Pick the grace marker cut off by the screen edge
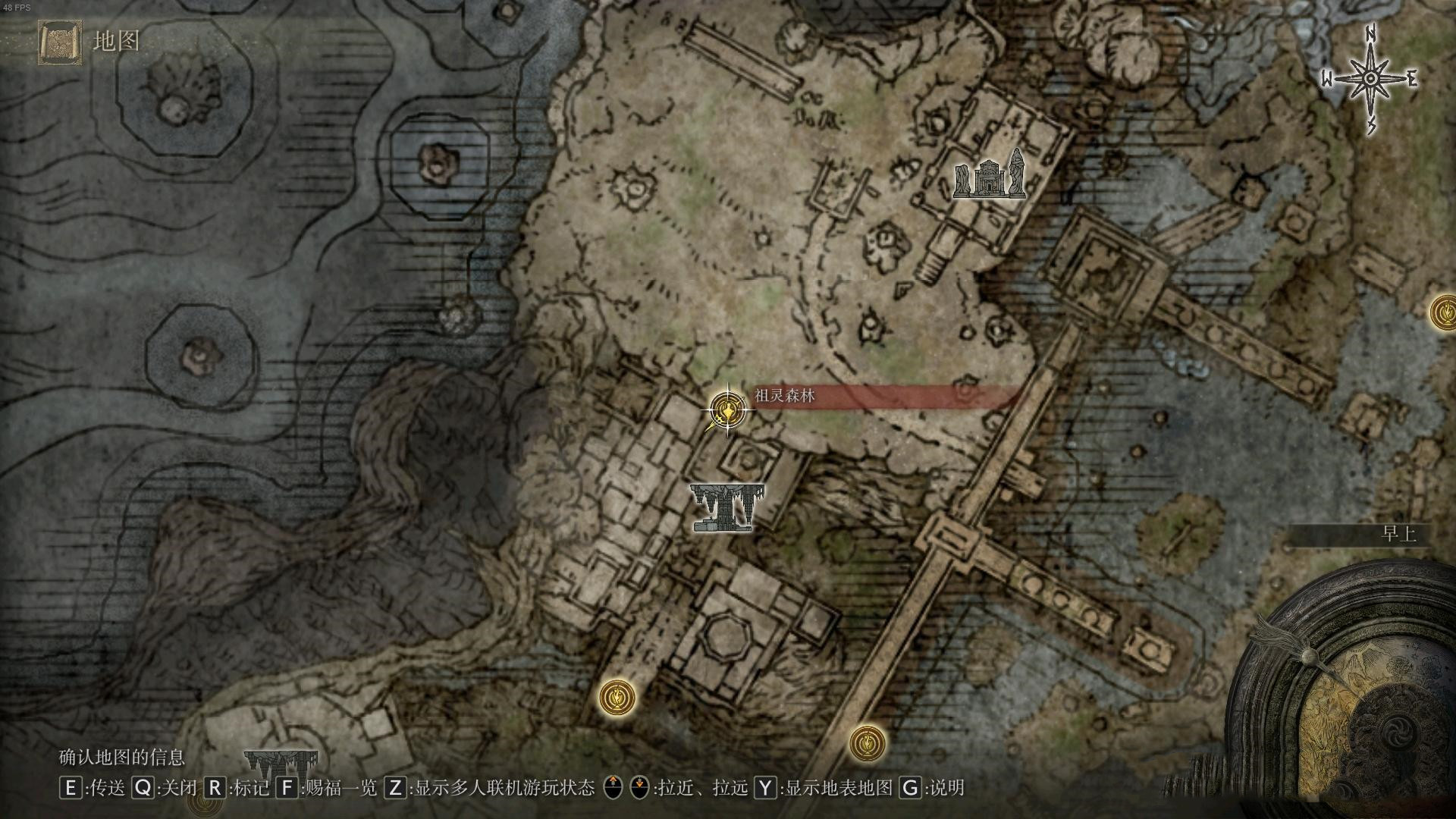The image size is (1456, 819). [1444, 312]
